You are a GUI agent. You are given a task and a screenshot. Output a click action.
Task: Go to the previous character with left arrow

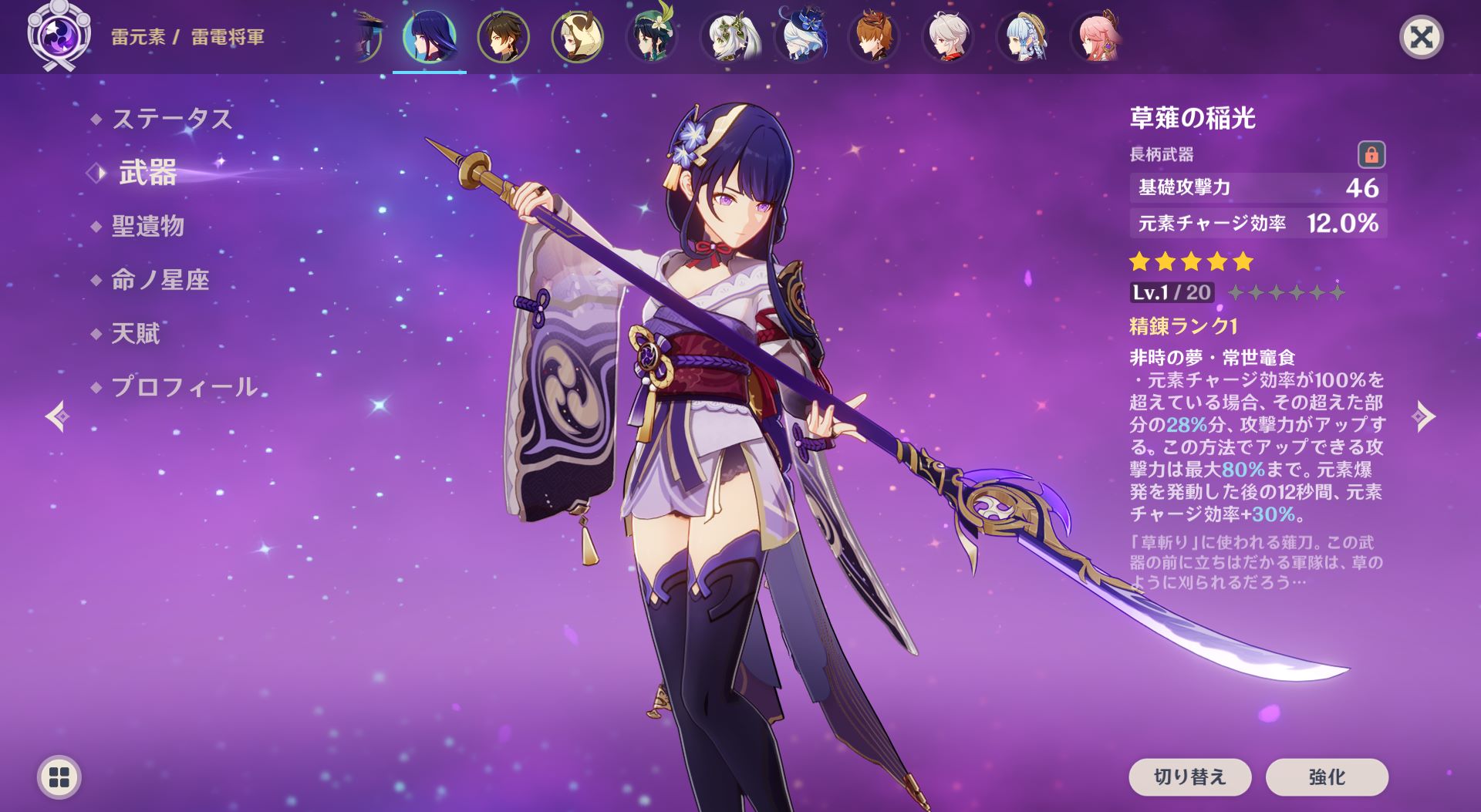click(x=58, y=416)
